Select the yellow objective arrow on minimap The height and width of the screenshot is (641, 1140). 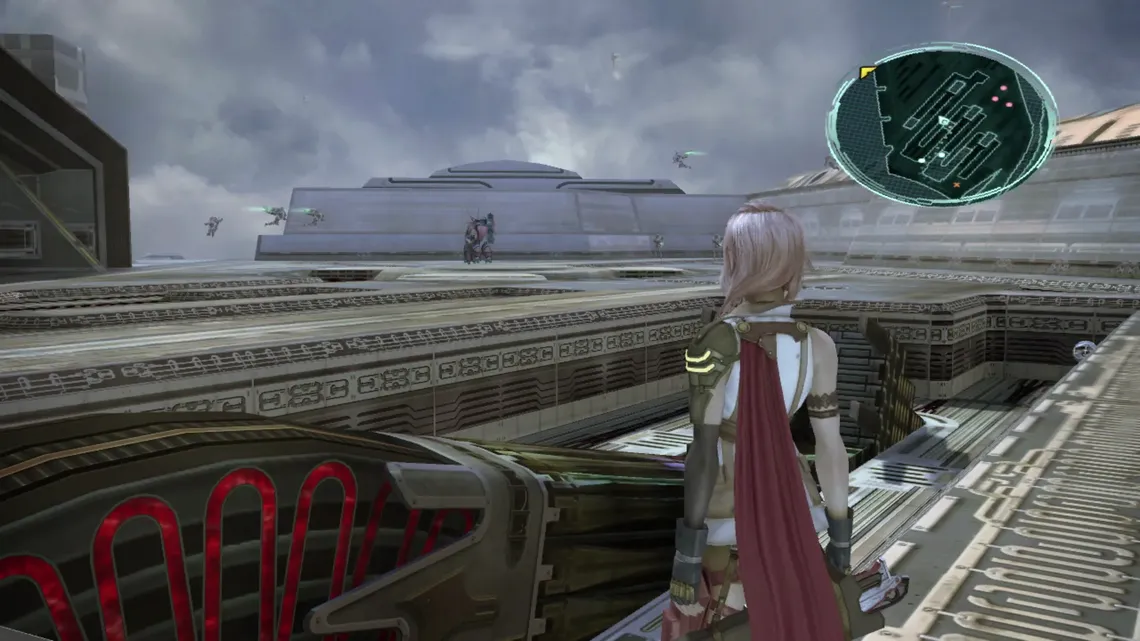867,72
